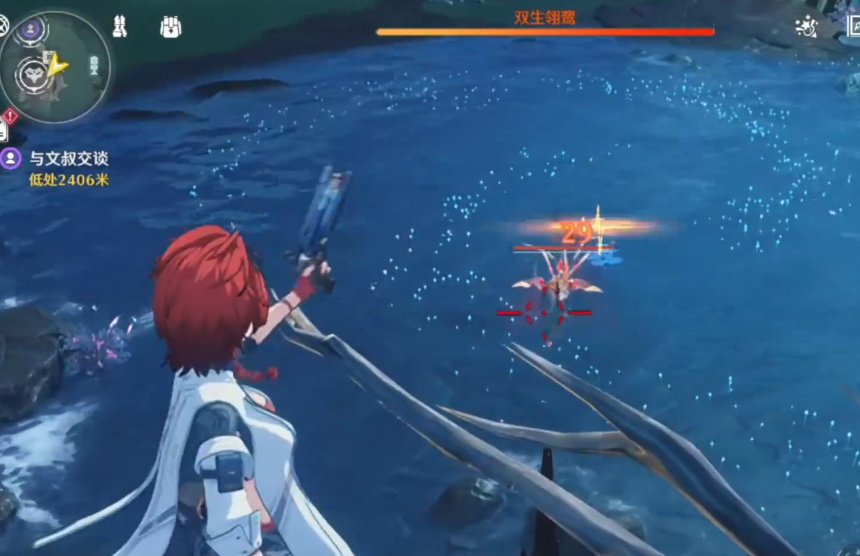Click the purple quest marker on the minimap
Viewport: 860px width, 556px height.
[30, 28]
